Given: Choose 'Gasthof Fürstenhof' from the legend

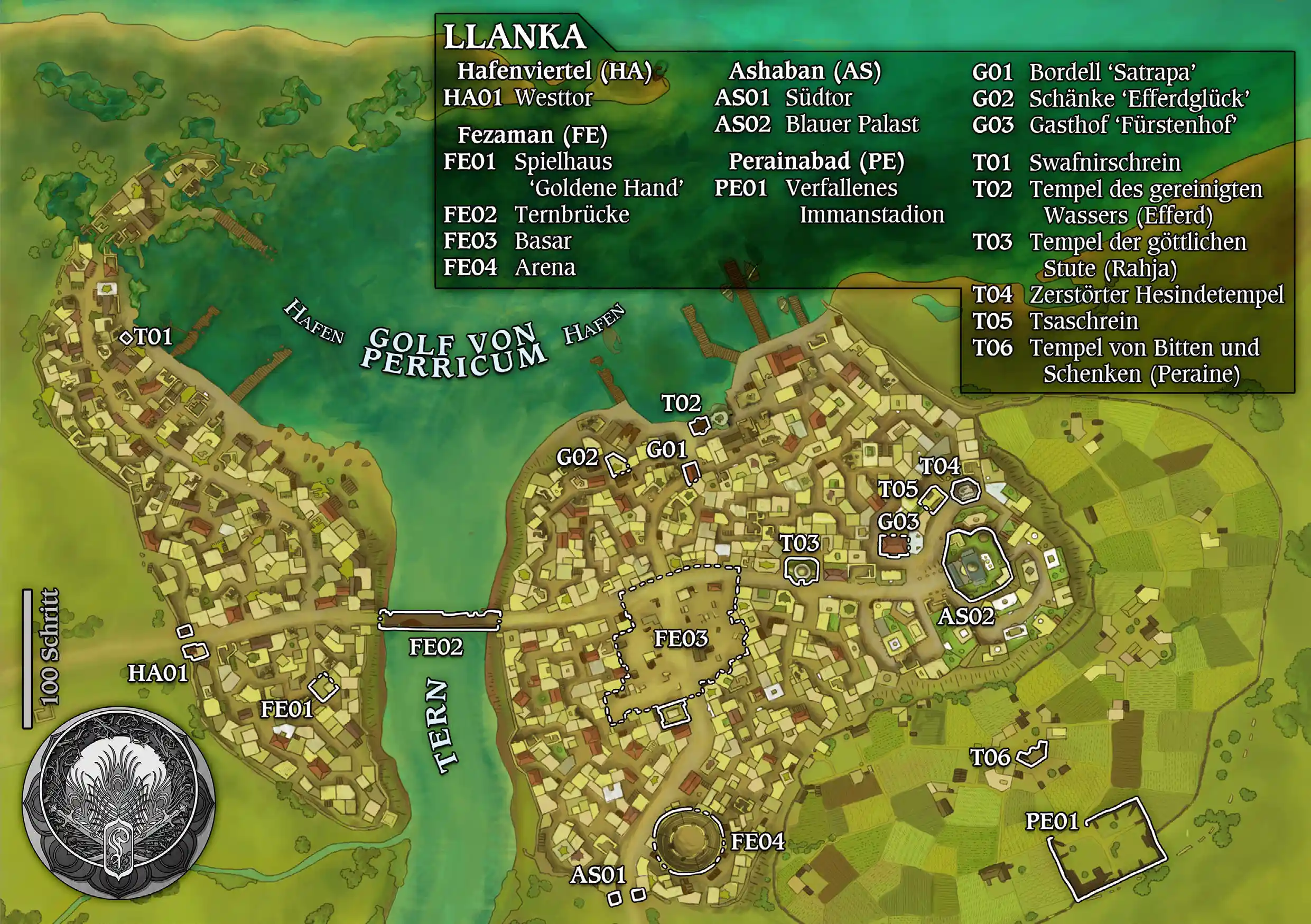Looking at the screenshot, I should click(x=1132, y=125).
